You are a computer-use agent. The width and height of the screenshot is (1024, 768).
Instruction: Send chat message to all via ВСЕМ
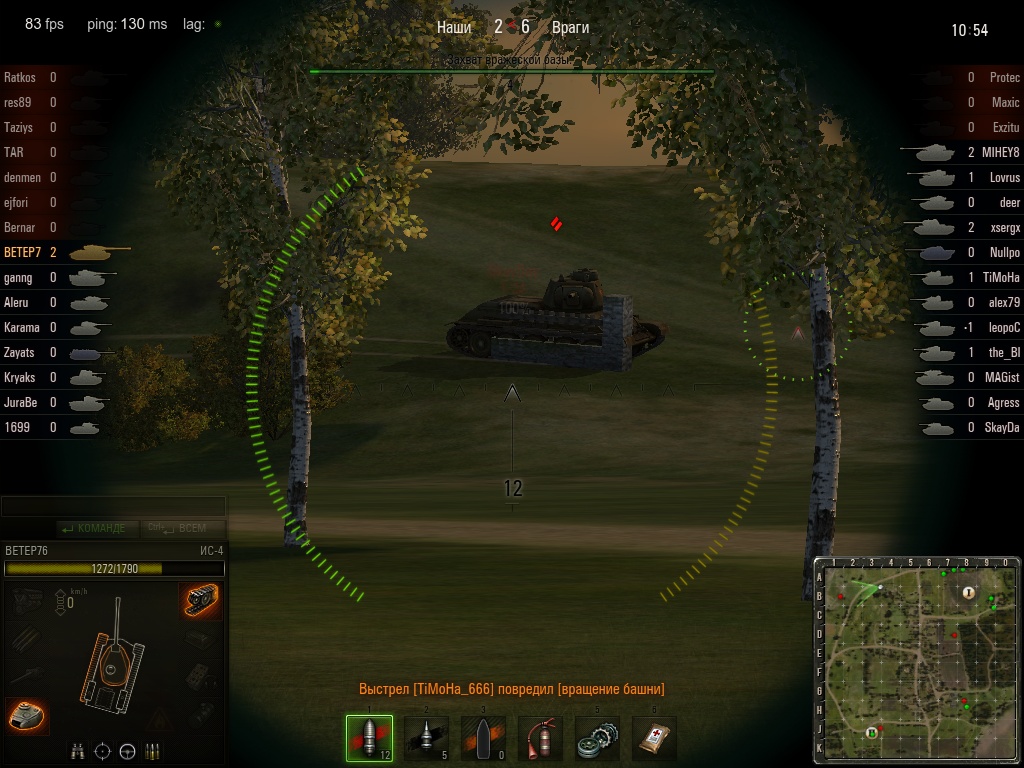point(188,528)
